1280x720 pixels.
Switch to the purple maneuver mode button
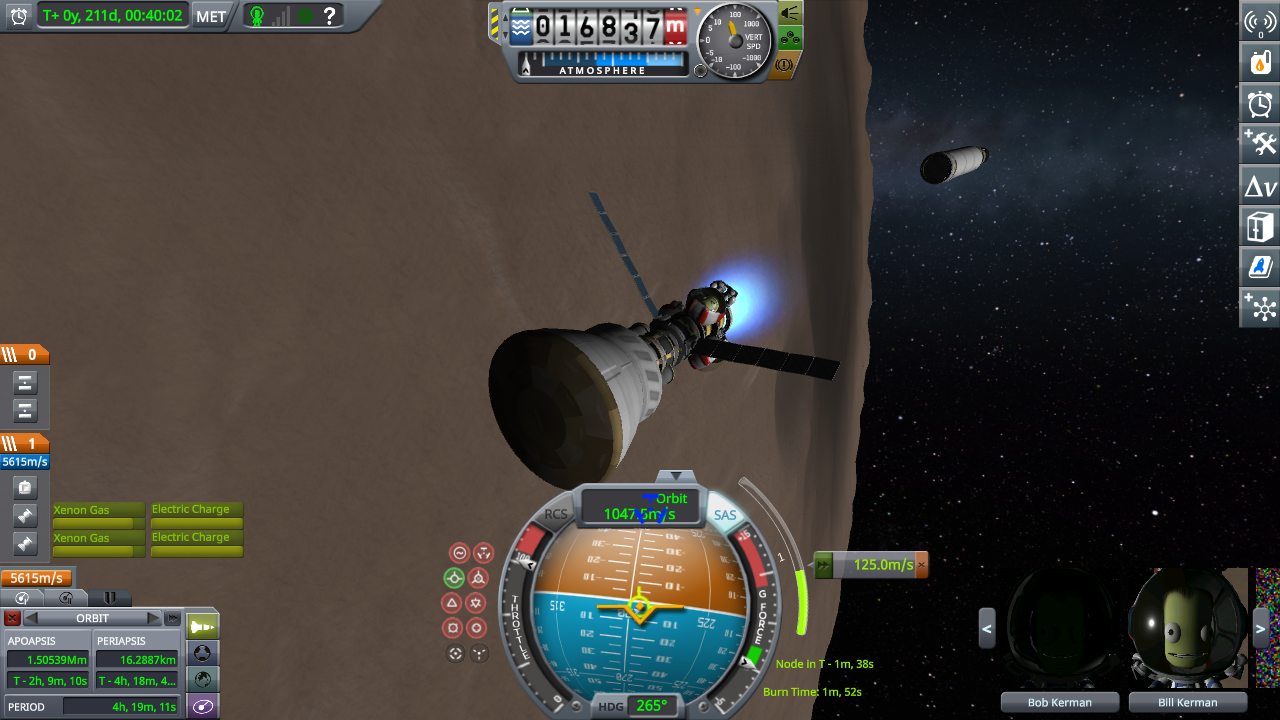(203, 707)
